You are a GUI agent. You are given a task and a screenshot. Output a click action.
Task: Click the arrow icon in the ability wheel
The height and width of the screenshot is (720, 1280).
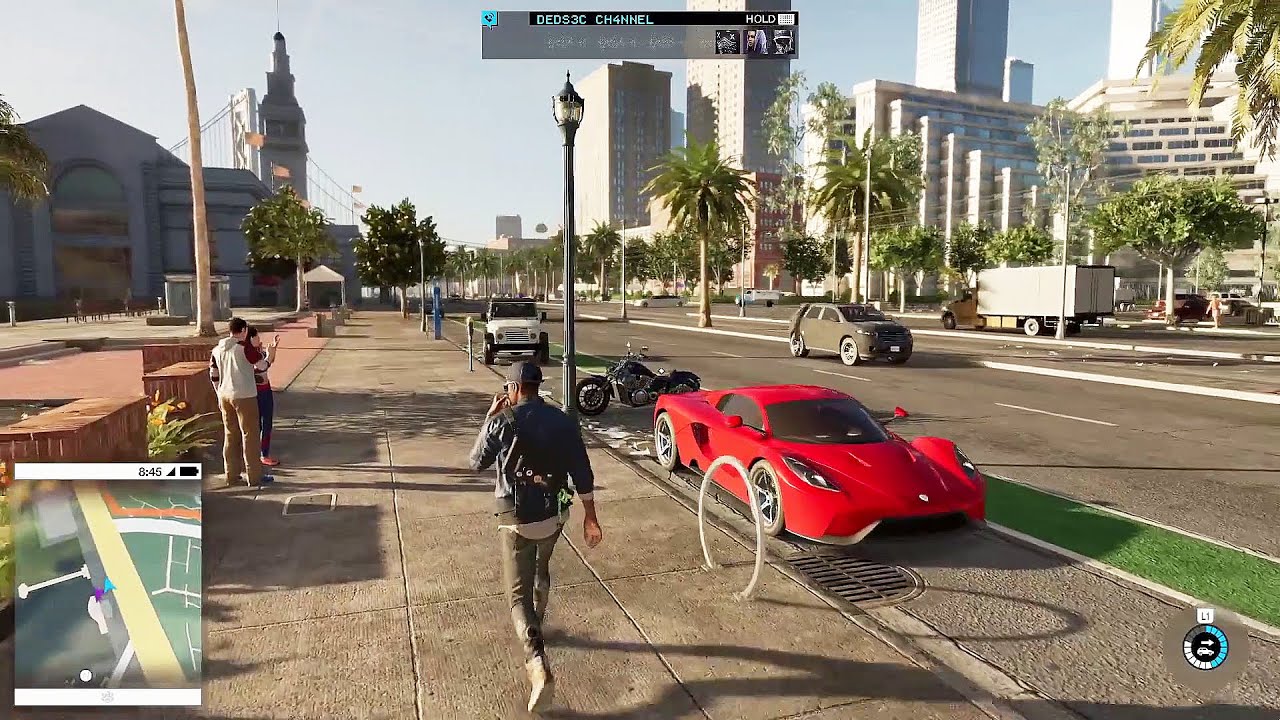click(x=1207, y=642)
